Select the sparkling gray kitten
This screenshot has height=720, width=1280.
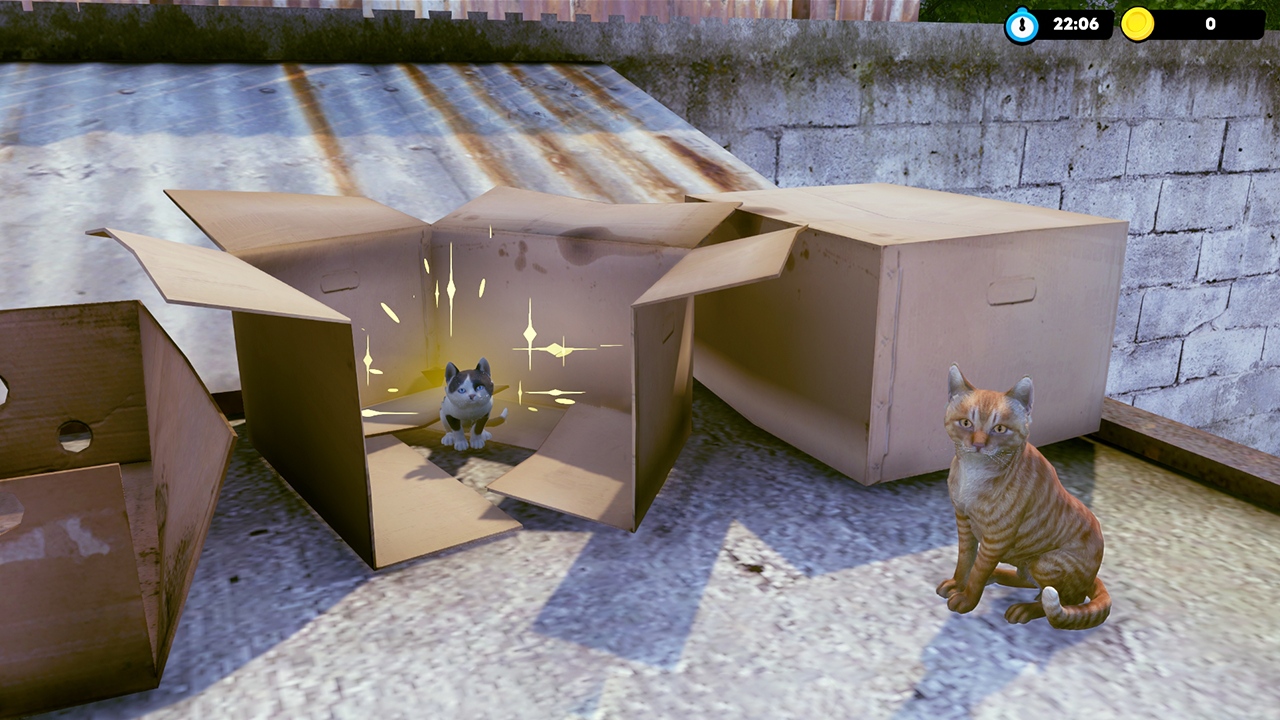click(466, 410)
